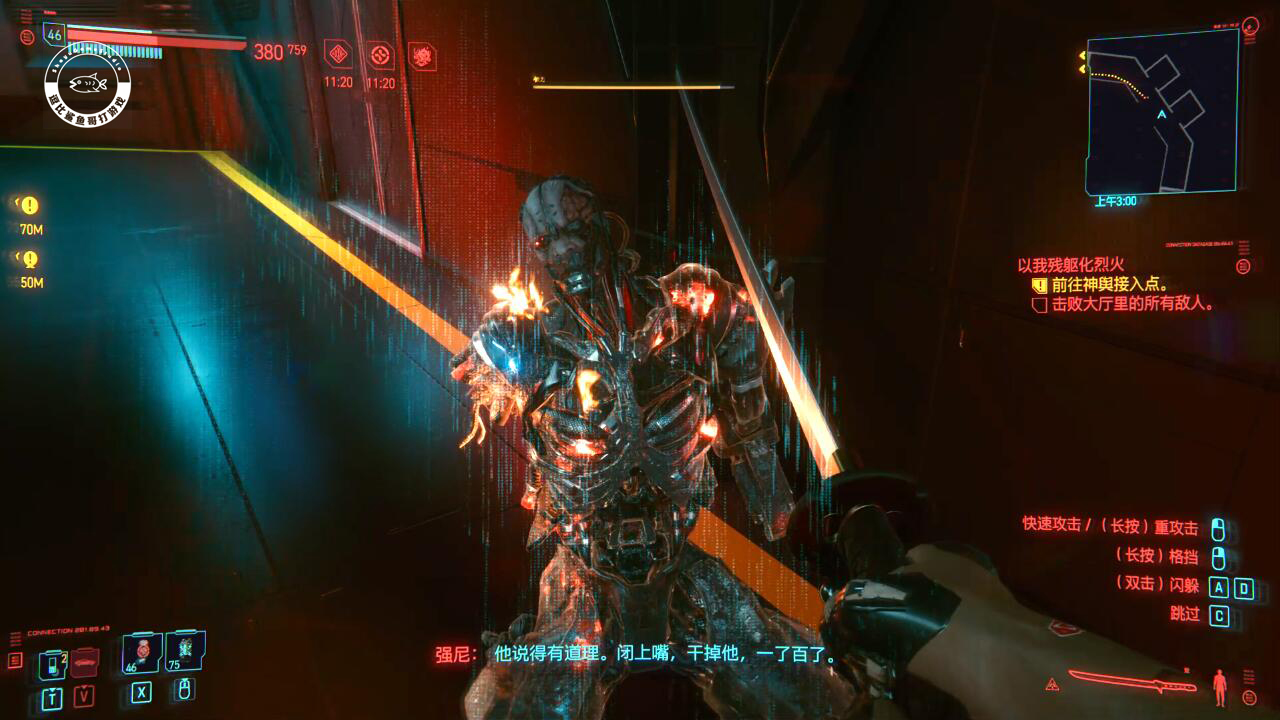
Task: Click the player status figure icon near the katana
Action: (x=1219, y=687)
